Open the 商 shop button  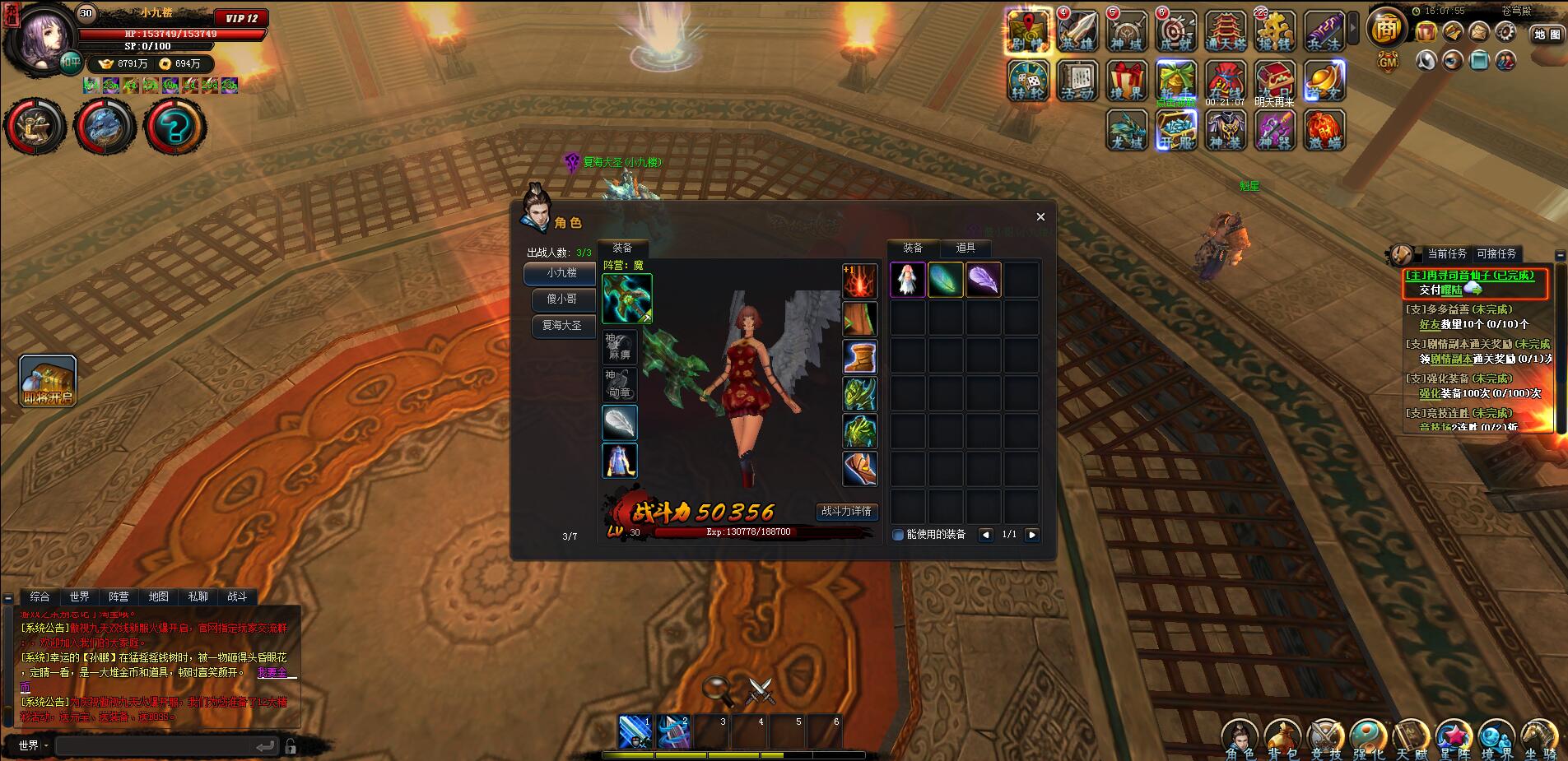(x=1386, y=29)
